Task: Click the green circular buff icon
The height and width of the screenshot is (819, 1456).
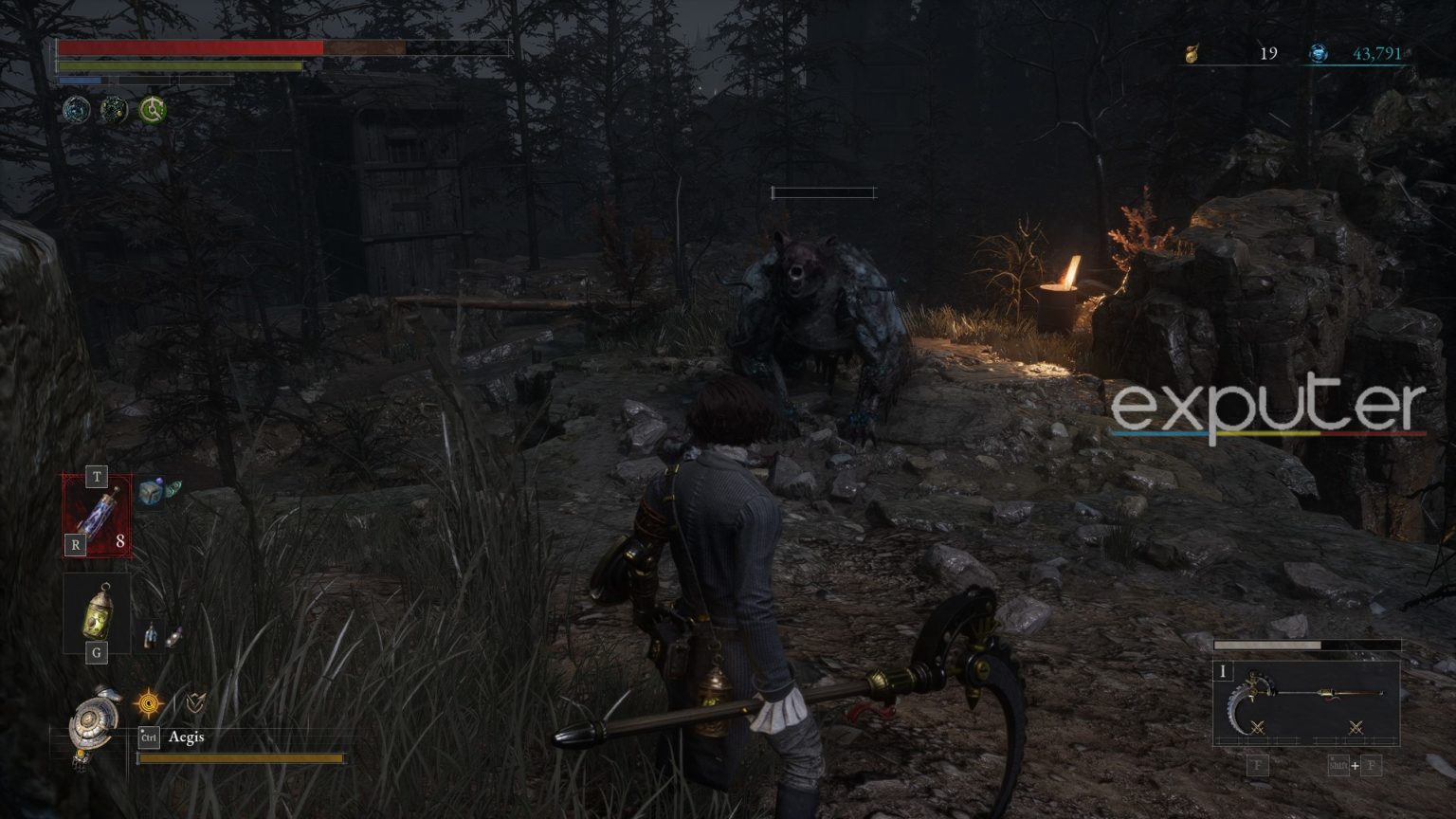Action: tap(152, 110)
